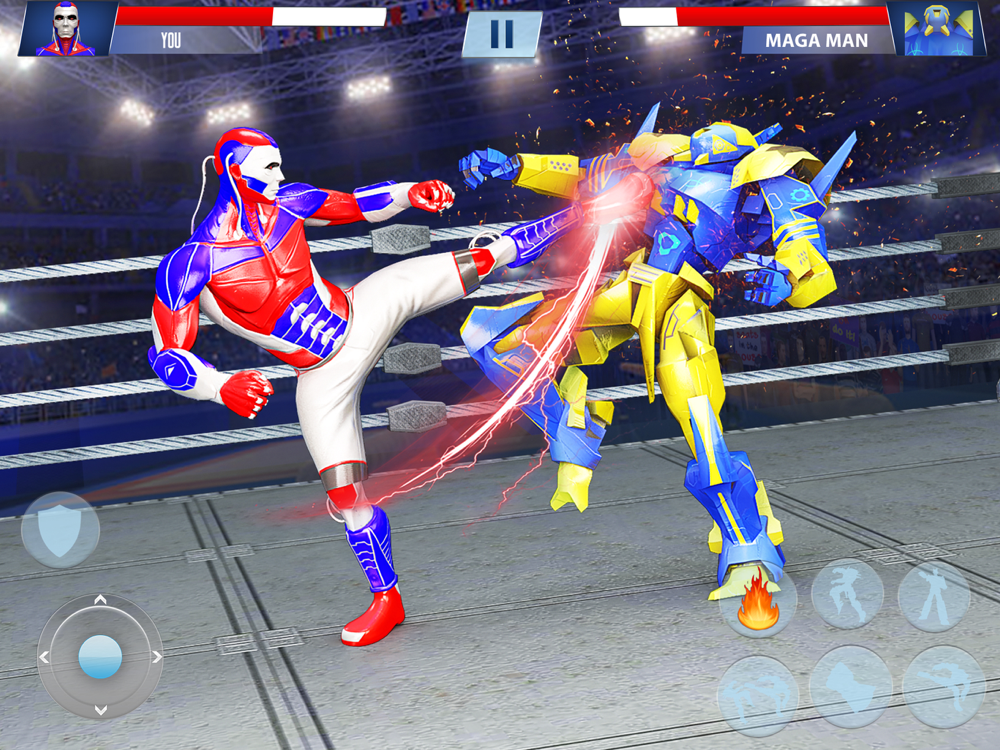Screen dimensions: 1000x750
Task: Tap the shield block button
Action: coord(60,530)
